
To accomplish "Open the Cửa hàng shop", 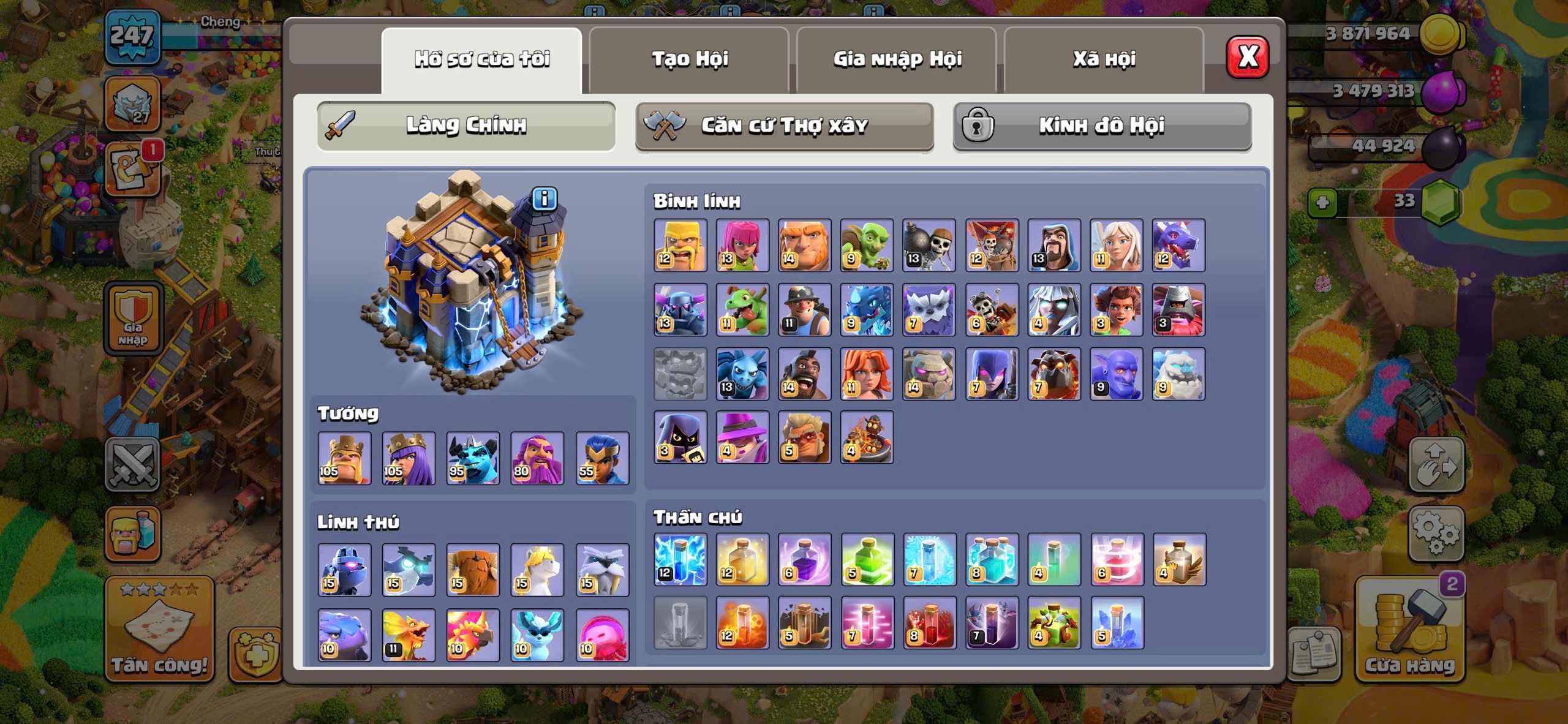I will pyautogui.click(x=1409, y=631).
